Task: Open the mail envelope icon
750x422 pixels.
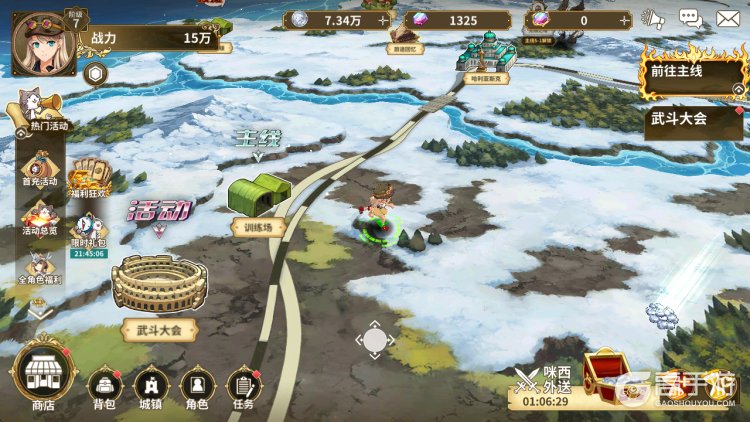Action: click(728, 18)
